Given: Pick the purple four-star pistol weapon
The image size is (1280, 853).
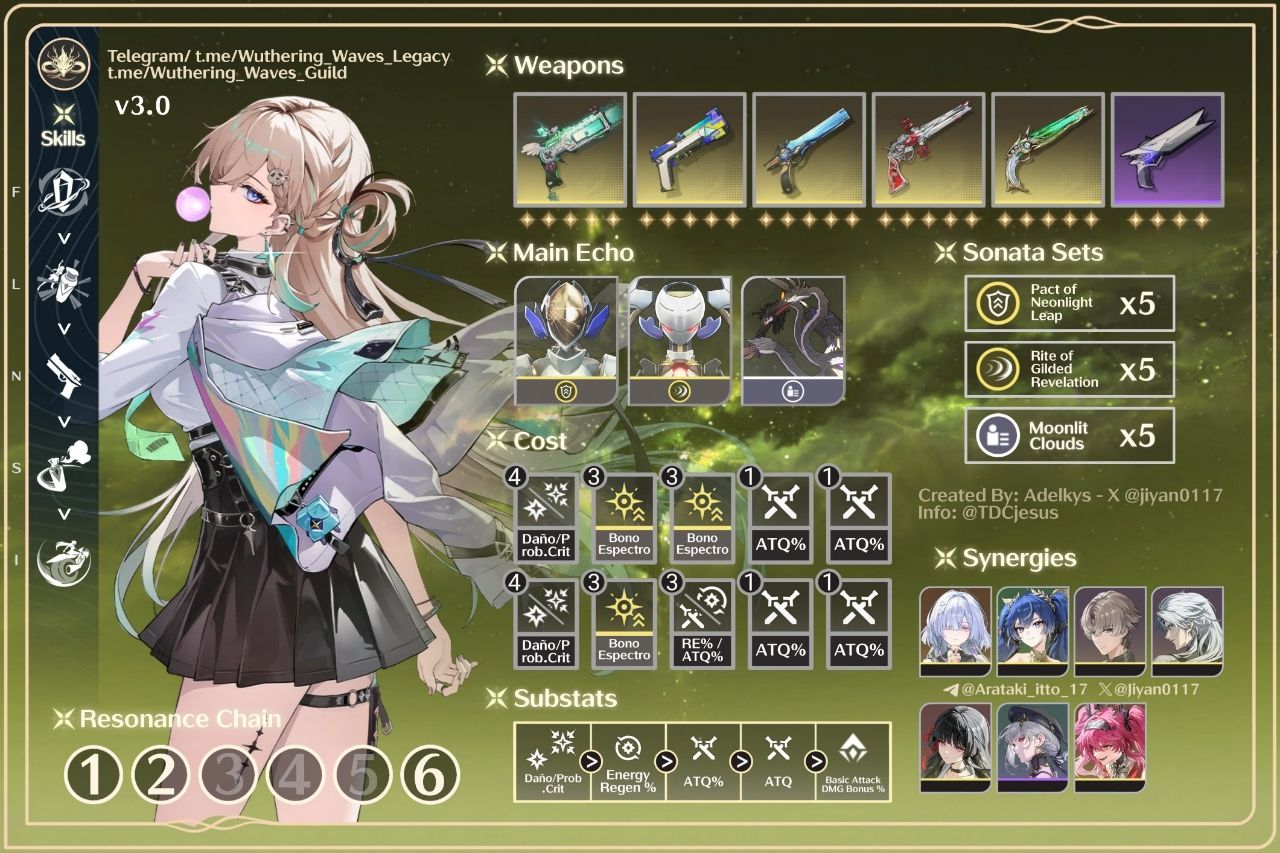Looking at the screenshot, I should coord(1167,150).
